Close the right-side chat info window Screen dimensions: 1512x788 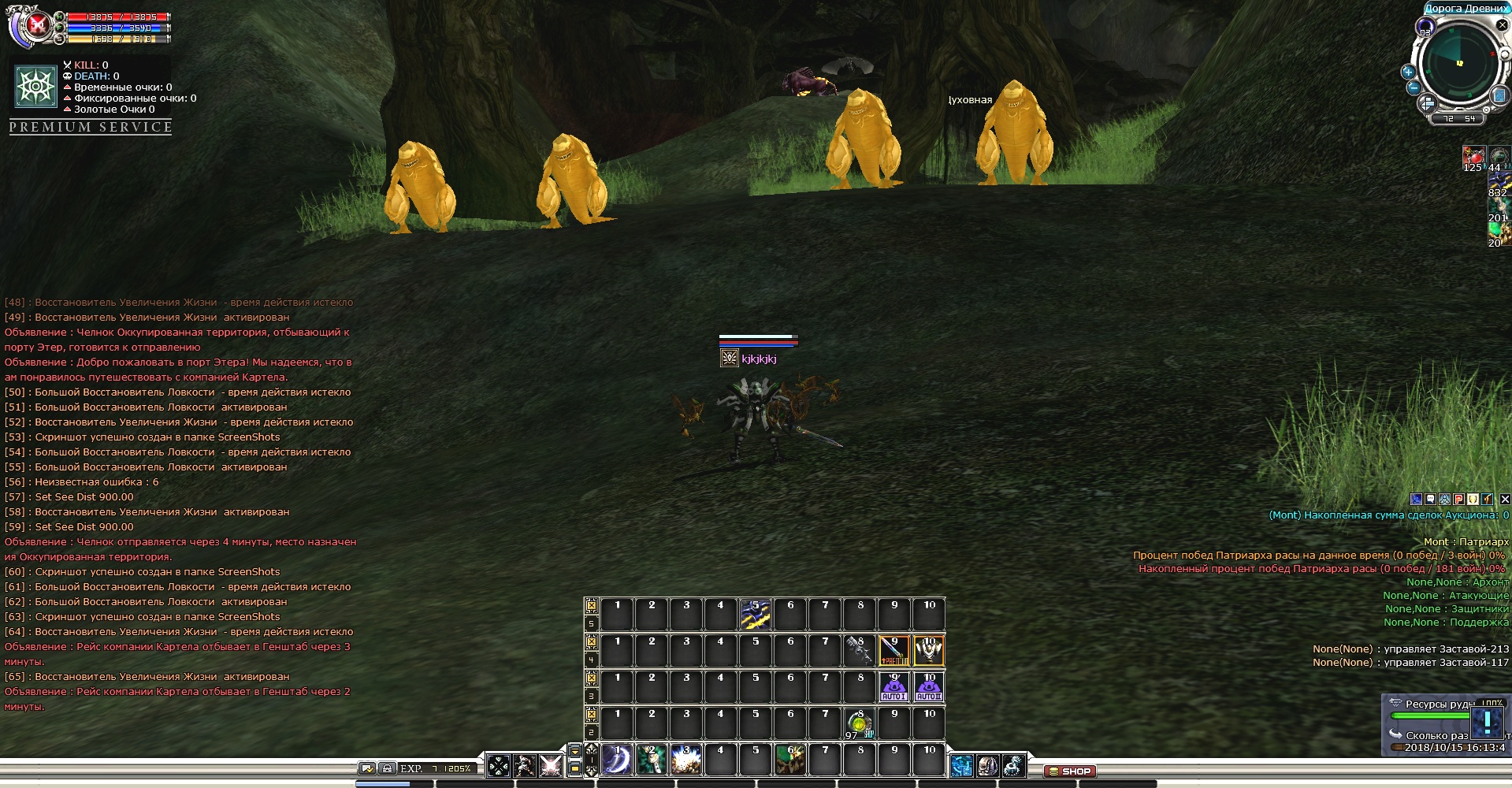(1504, 499)
